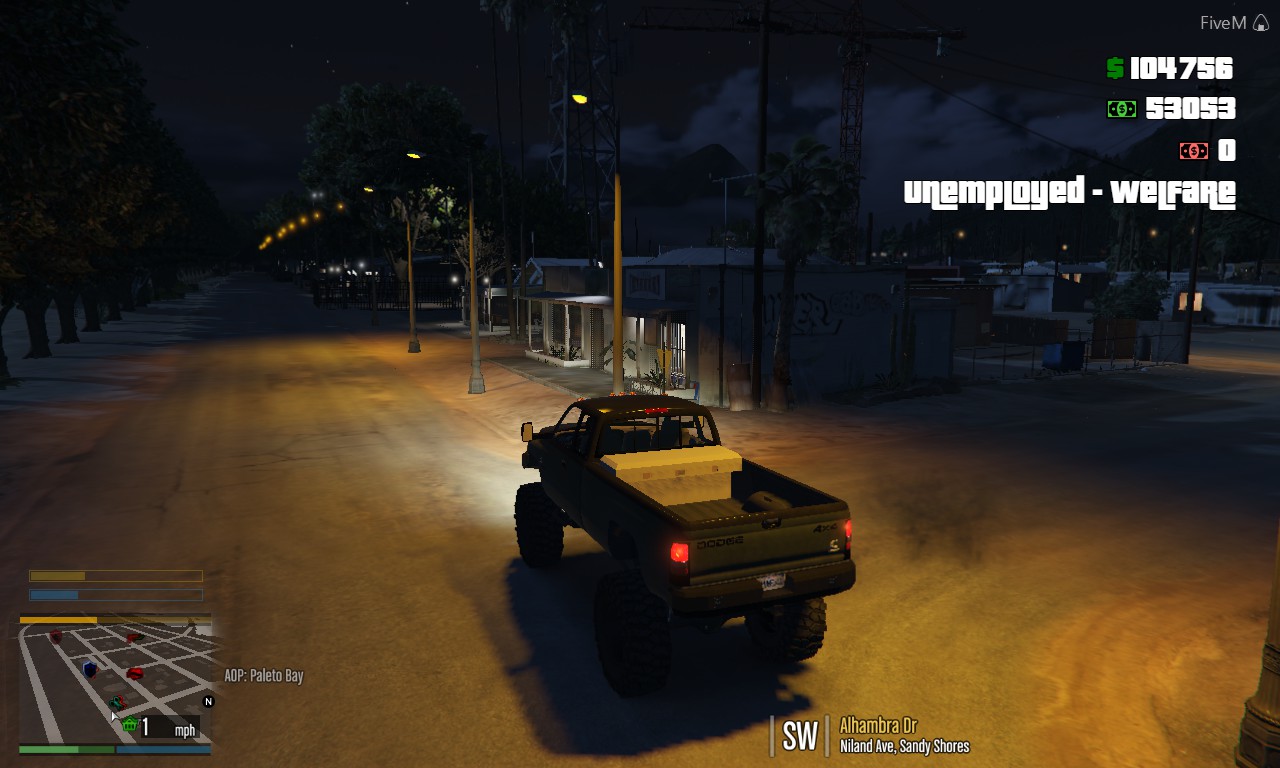Click the north compass indicator on the minimap
The image size is (1280, 768).
click(208, 701)
